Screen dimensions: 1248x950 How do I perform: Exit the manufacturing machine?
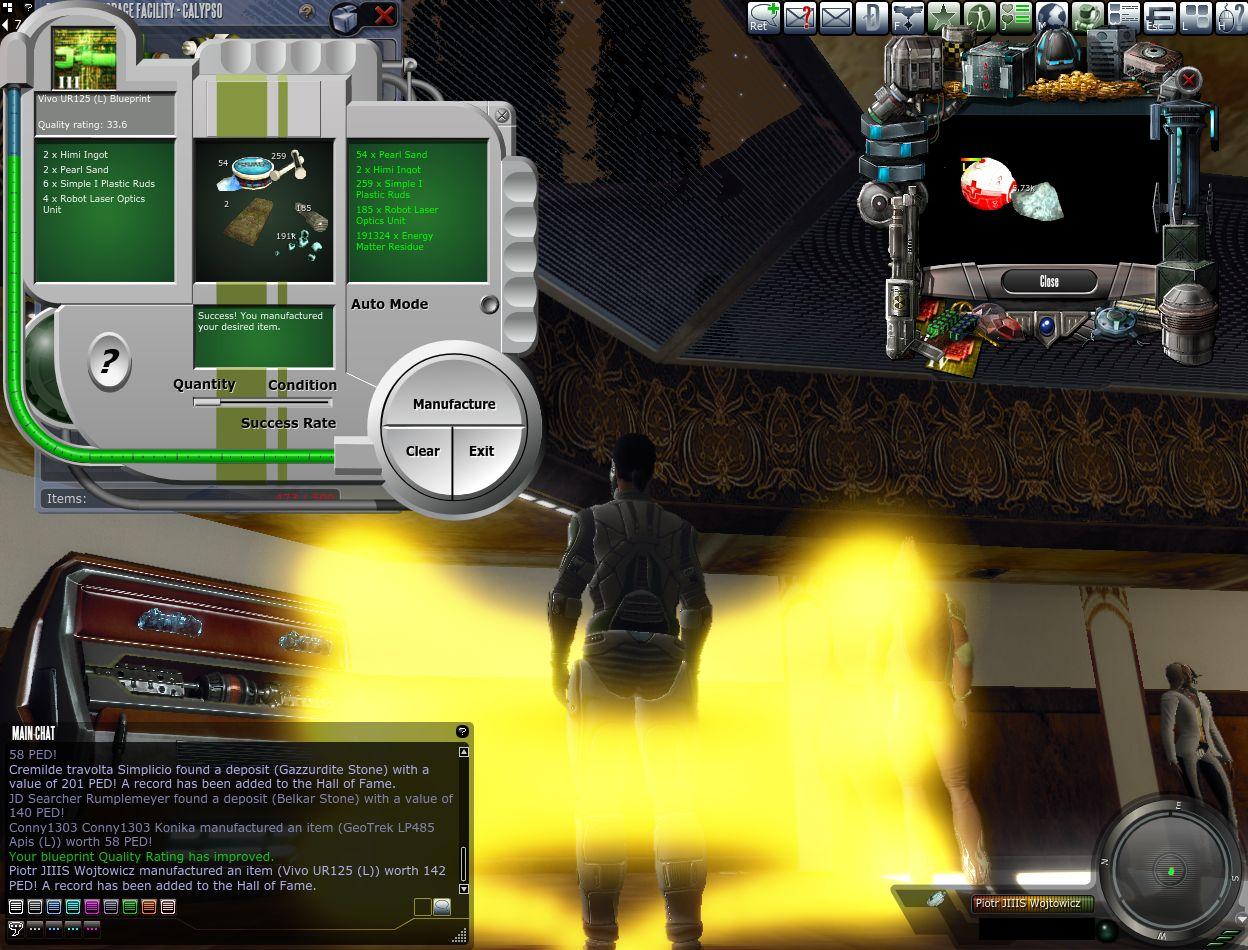pyautogui.click(x=482, y=451)
